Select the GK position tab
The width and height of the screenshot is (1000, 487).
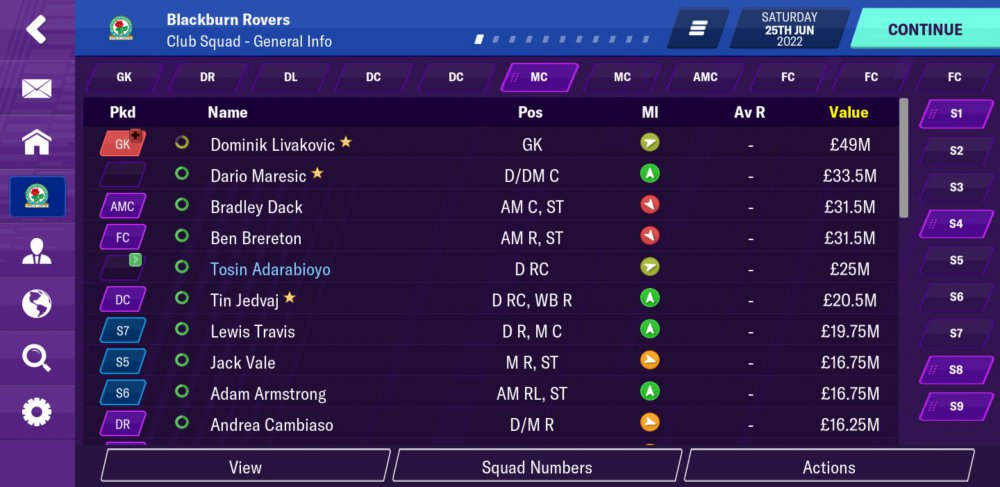(x=124, y=77)
